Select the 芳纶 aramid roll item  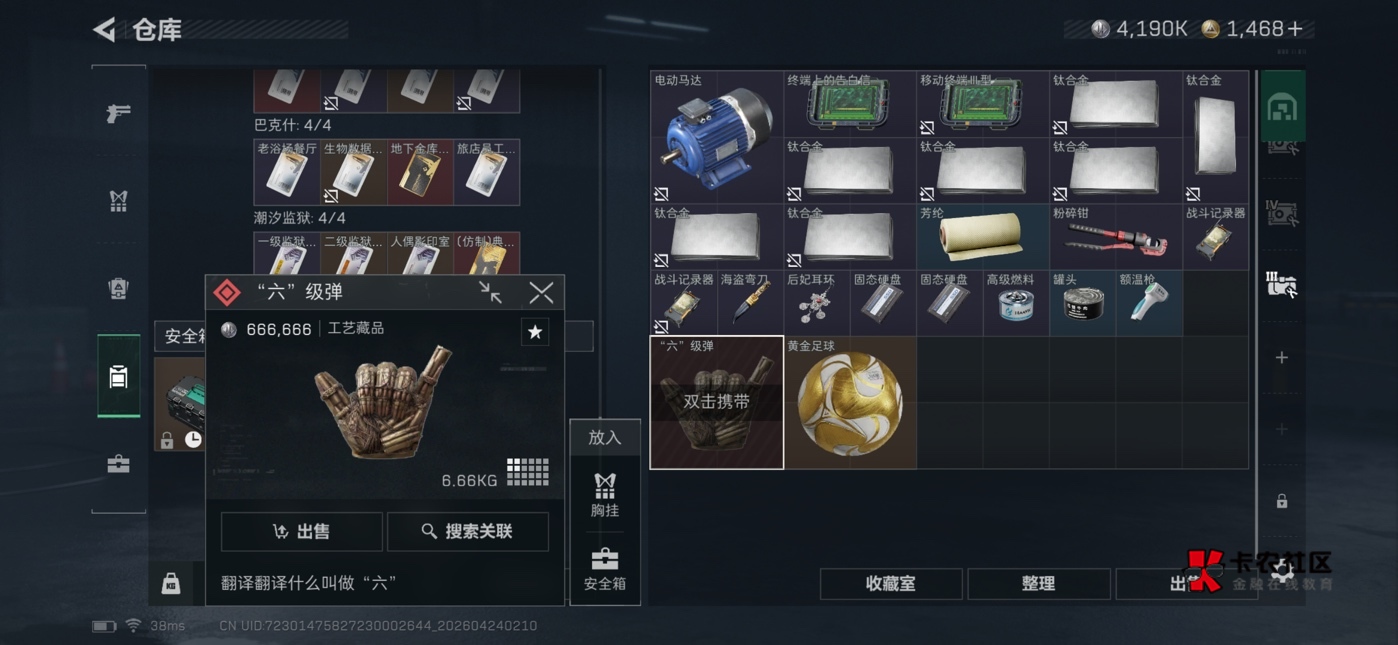click(982, 237)
